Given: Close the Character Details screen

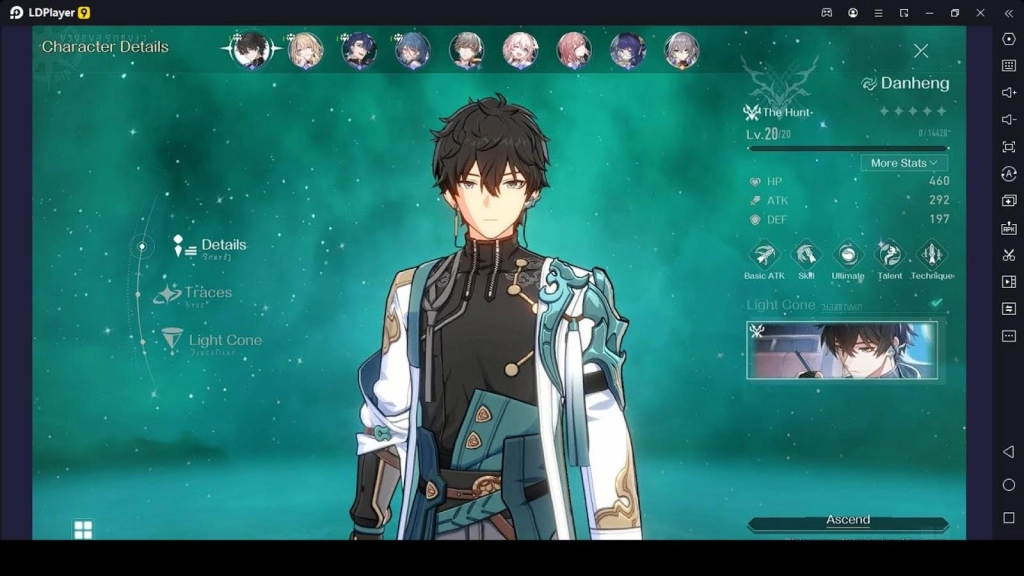Looking at the screenshot, I should tap(921, 51).
